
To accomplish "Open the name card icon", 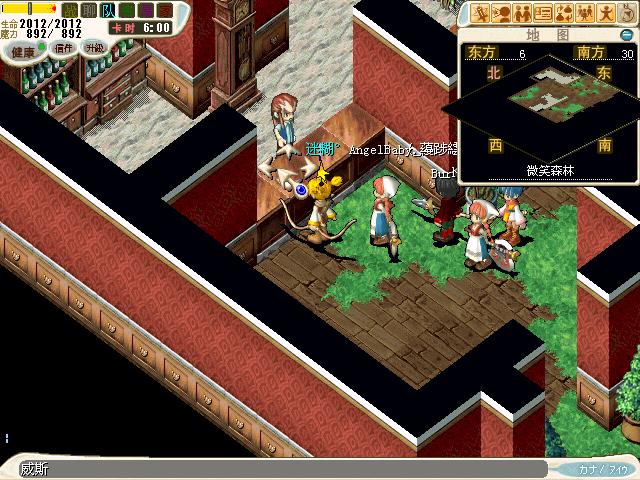I will coord(544,13).
